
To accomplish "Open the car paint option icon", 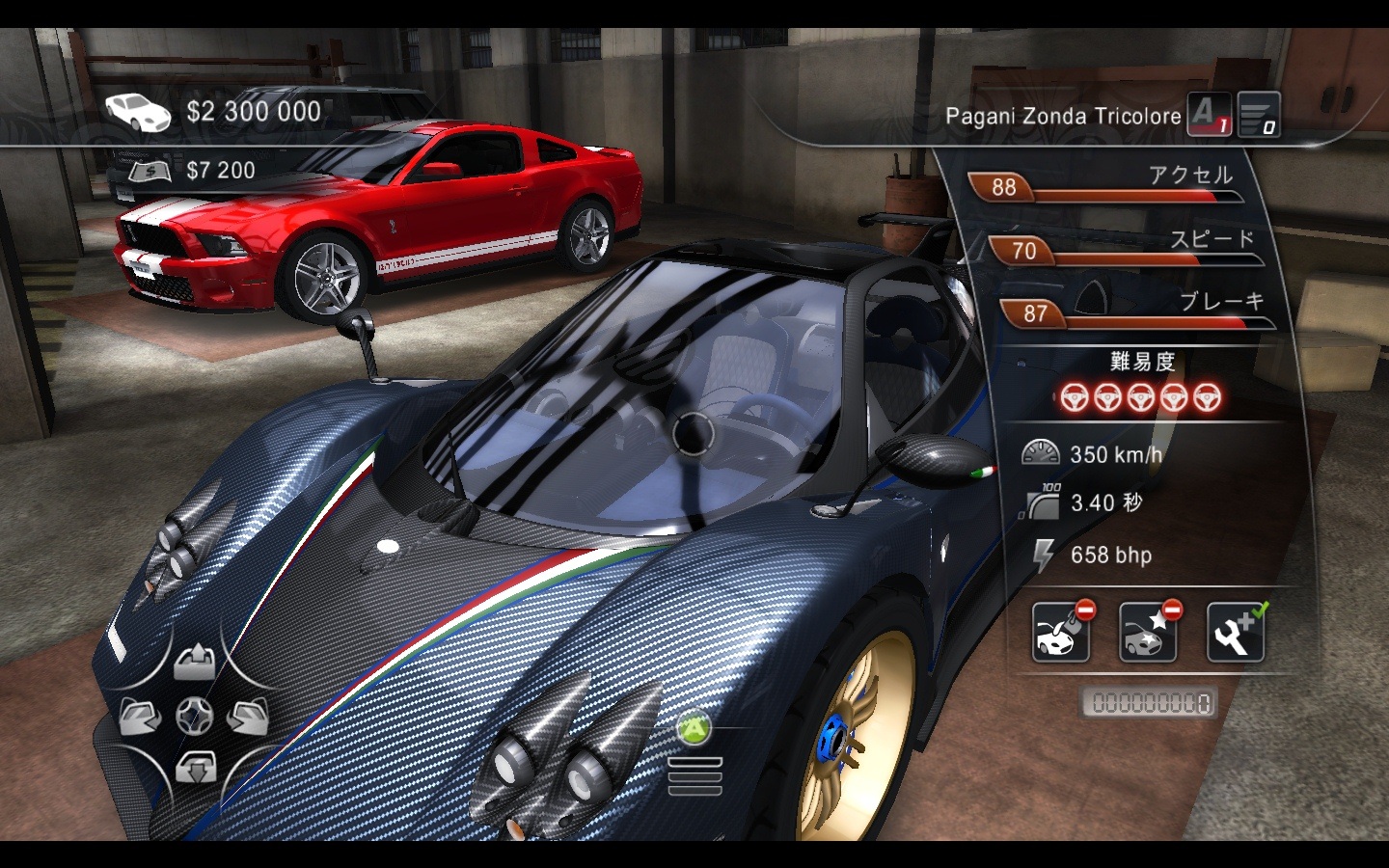I will pos(1061,633).
